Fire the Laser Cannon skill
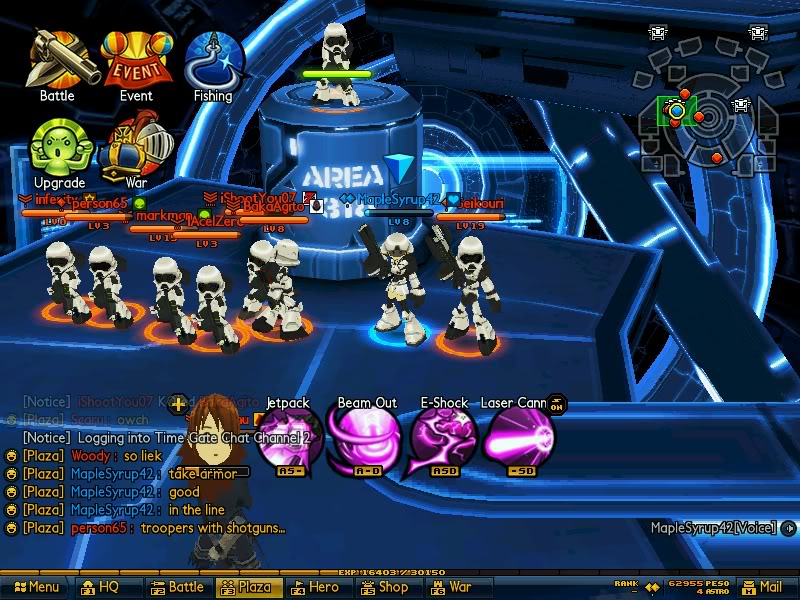 518,440
